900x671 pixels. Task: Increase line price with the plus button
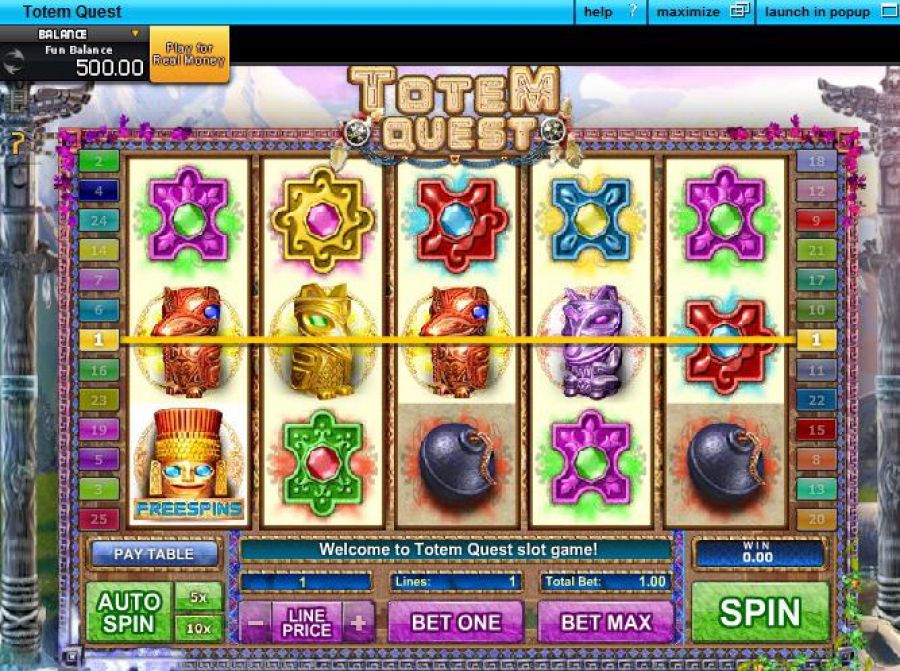click(358, 622)
